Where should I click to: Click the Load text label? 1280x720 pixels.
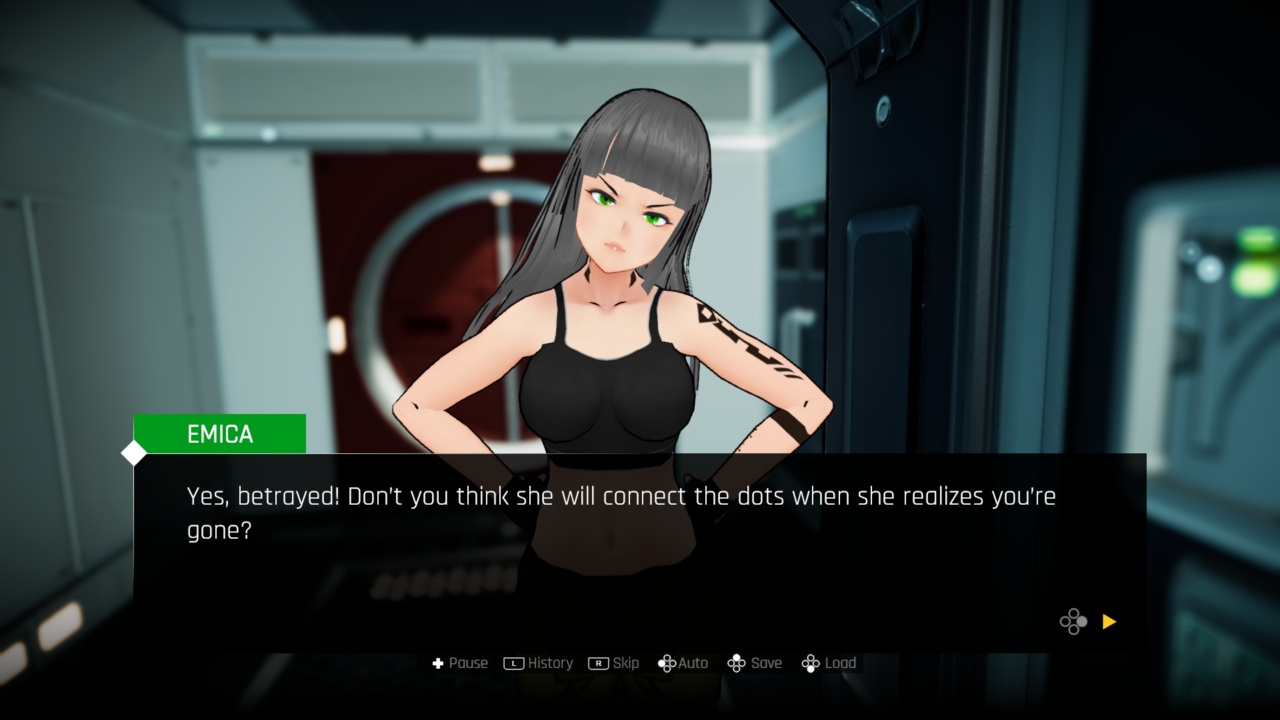(x=840, y=663)
